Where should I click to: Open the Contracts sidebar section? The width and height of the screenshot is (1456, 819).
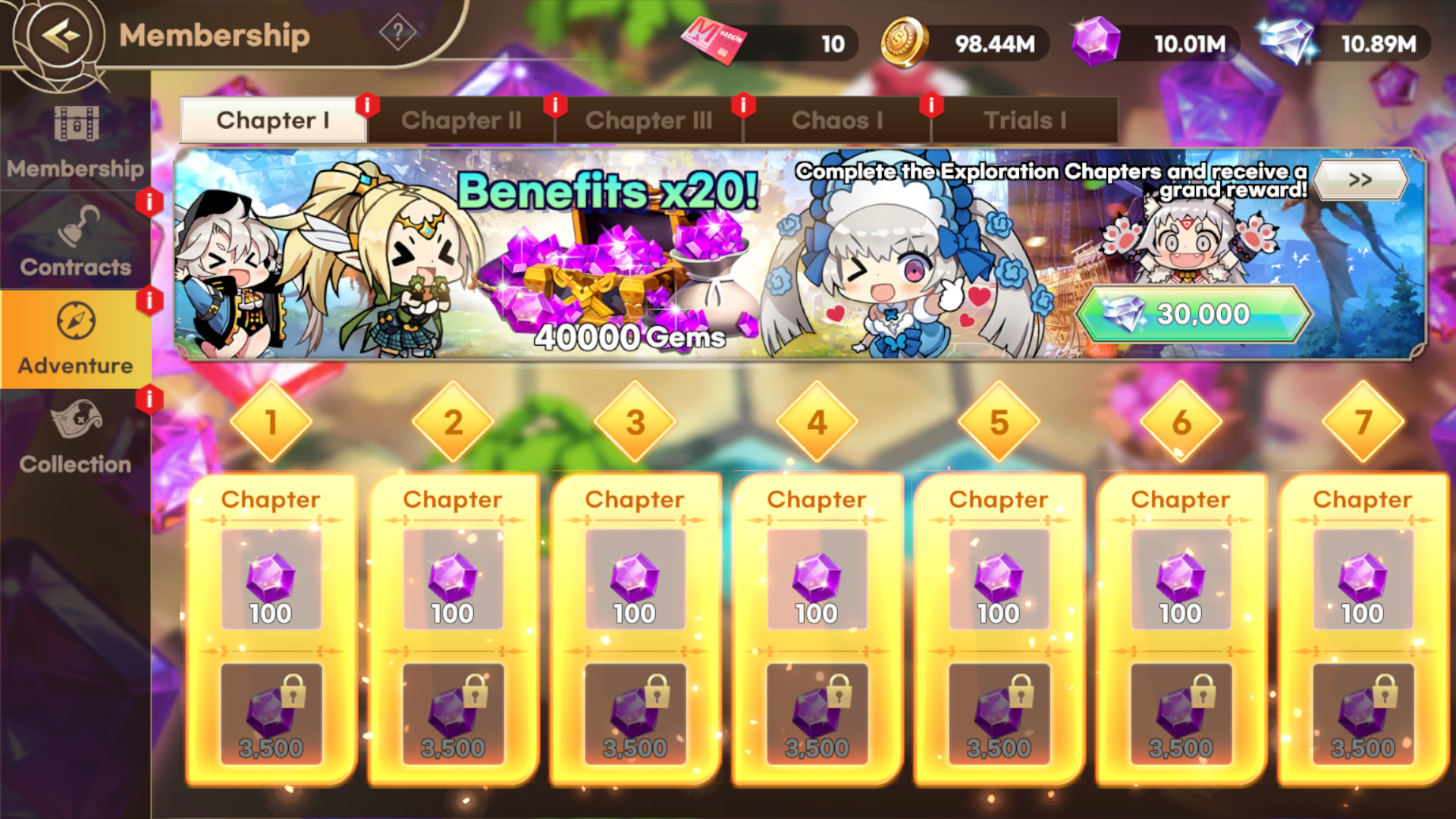pos(76,241)
